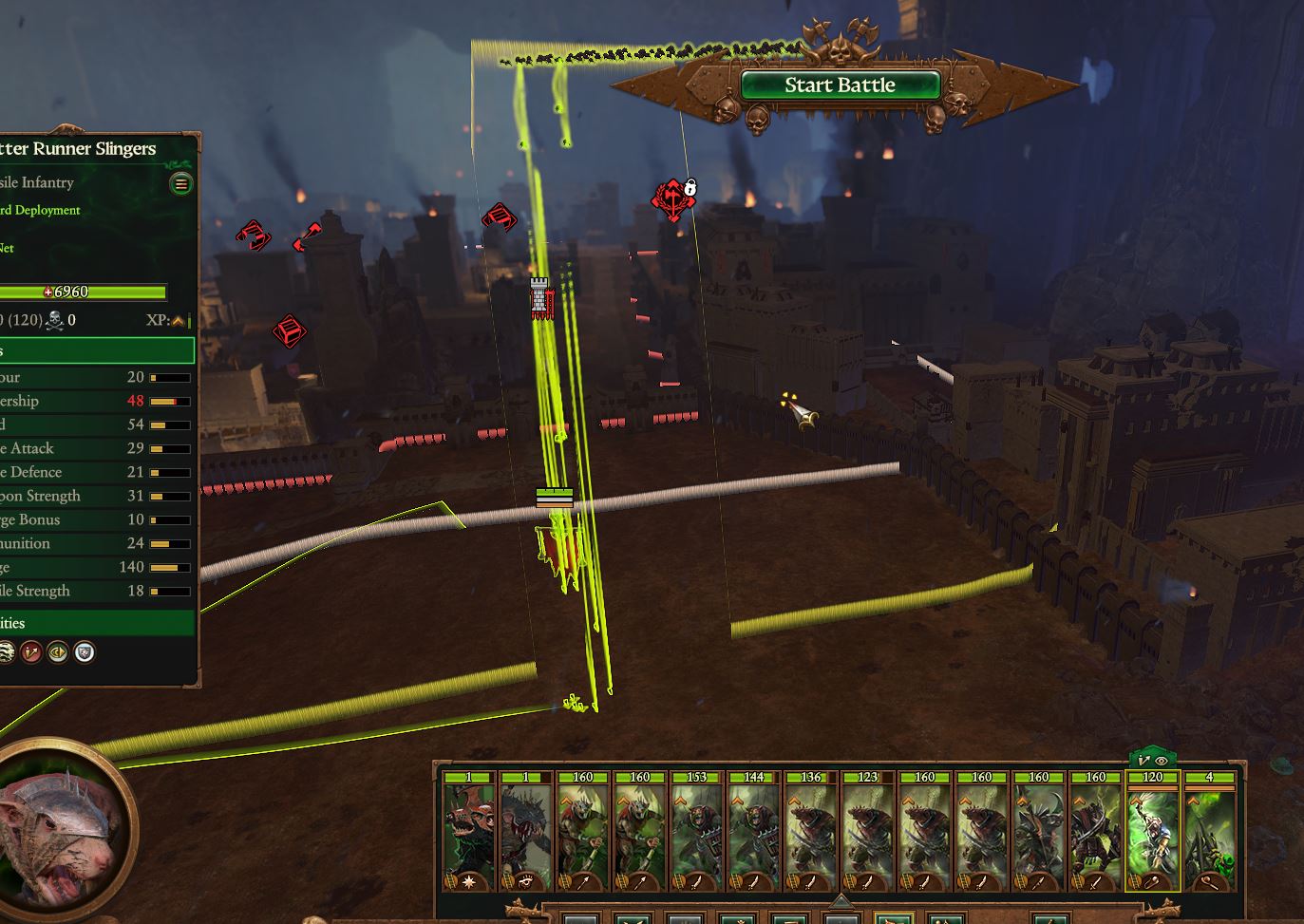Click the green eye ability icon
1304x924 pixels.
[57, 652]
